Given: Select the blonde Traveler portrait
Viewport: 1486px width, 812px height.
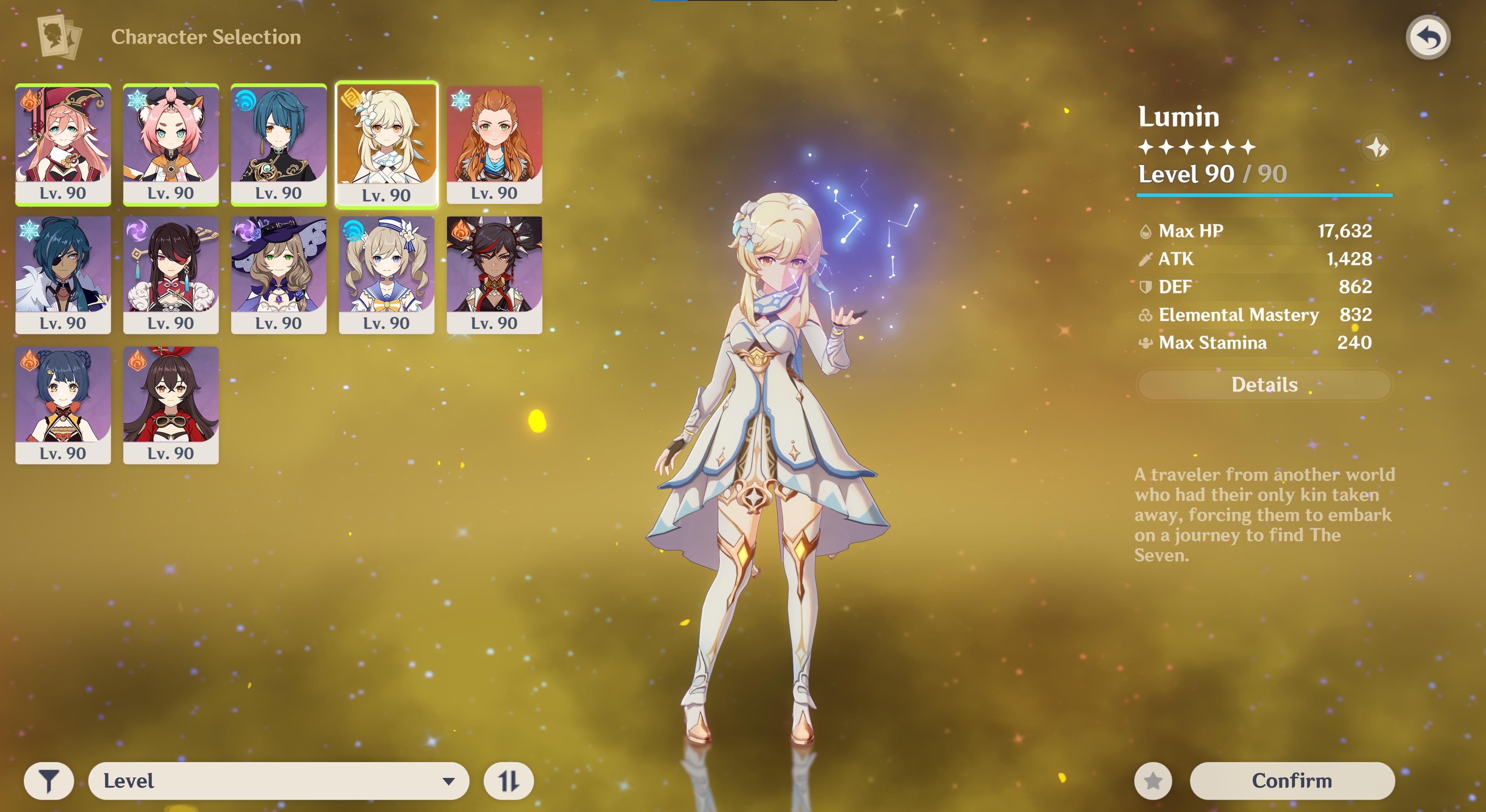Looking at the screenshot, I should (x=387, y=144).
